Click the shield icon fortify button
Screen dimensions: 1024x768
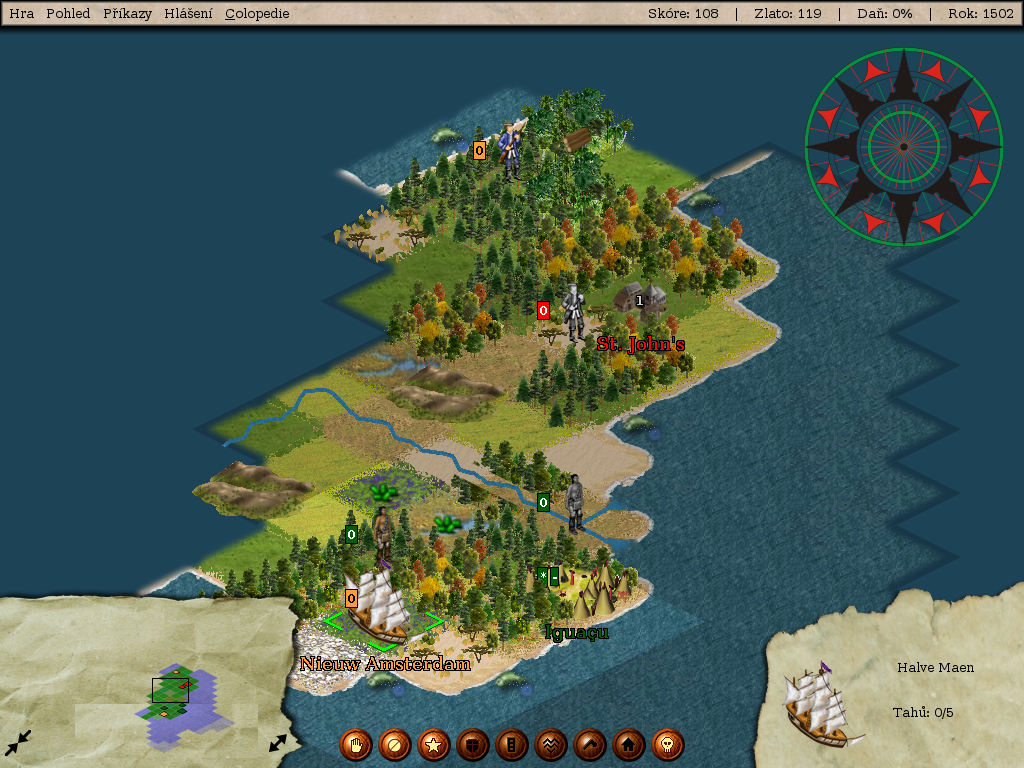(472, 744)
